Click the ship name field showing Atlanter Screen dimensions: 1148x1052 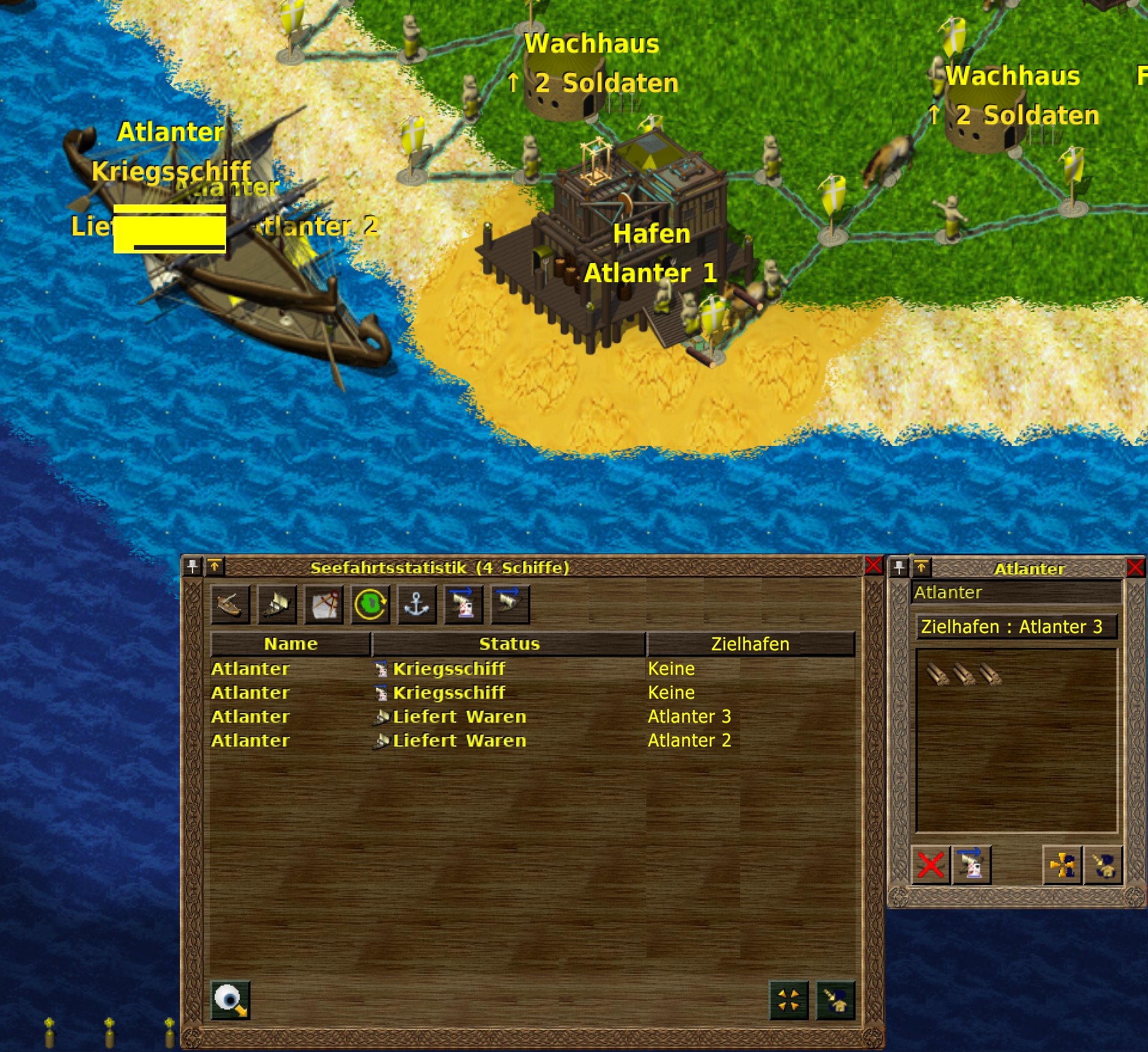[1015, 592]
